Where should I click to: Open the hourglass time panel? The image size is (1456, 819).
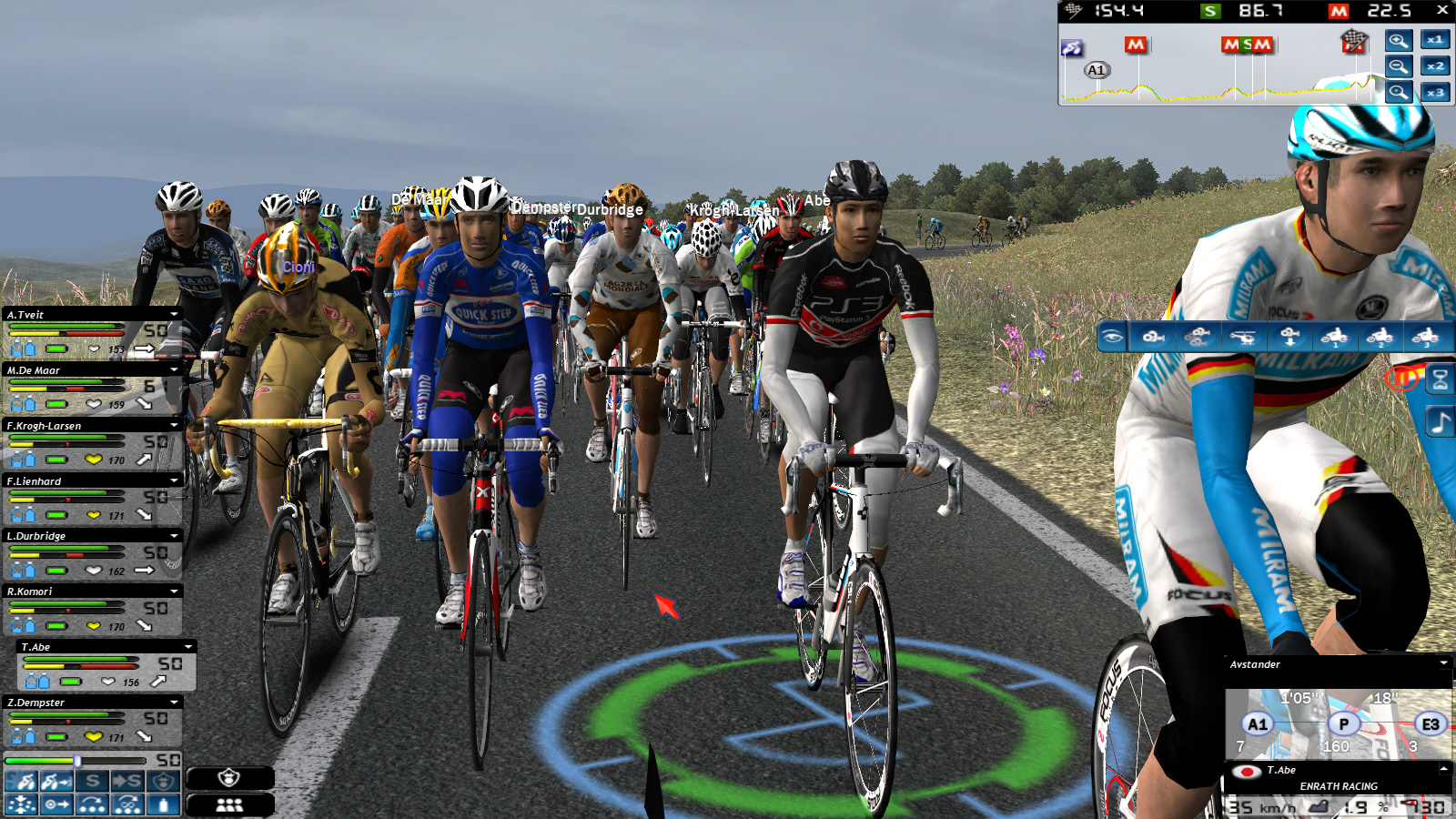tap(1440, 379)
